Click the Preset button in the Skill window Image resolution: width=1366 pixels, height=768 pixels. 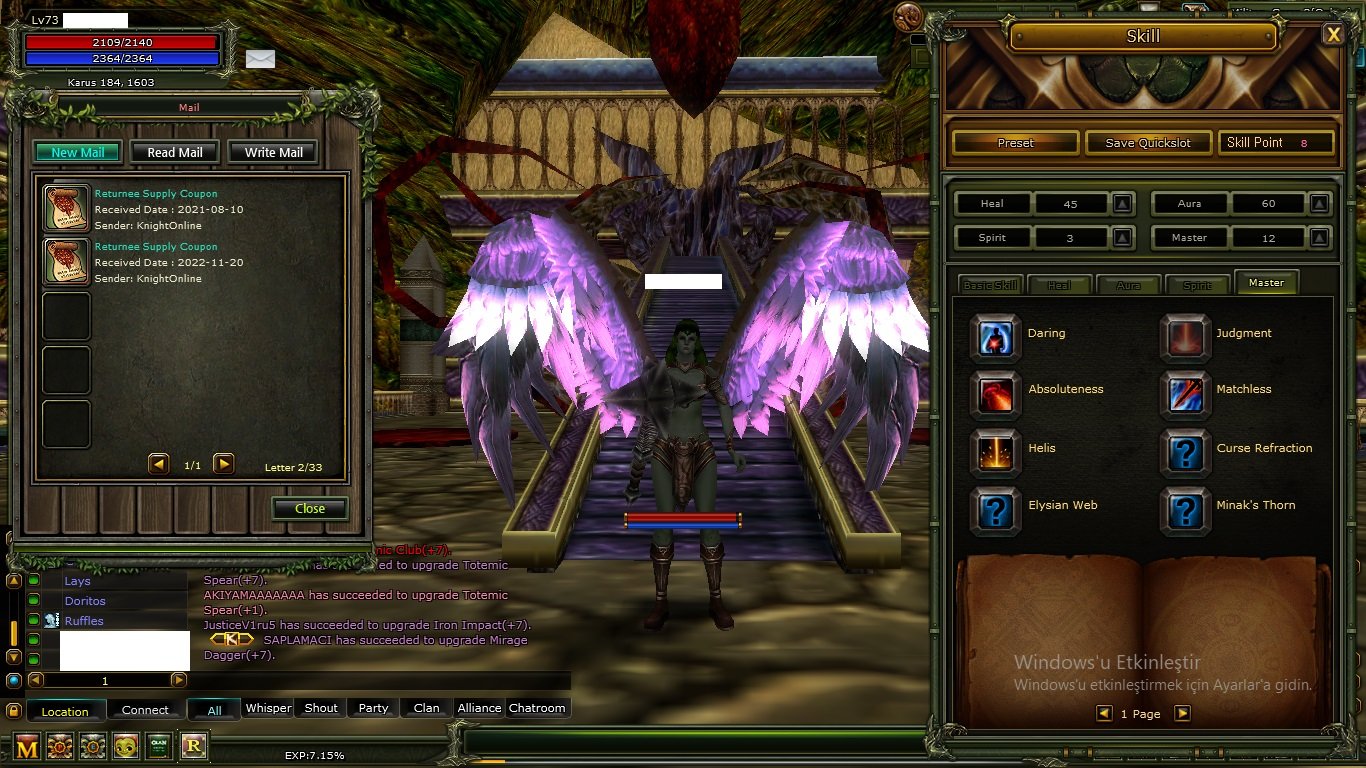[x=1014, y=142]
